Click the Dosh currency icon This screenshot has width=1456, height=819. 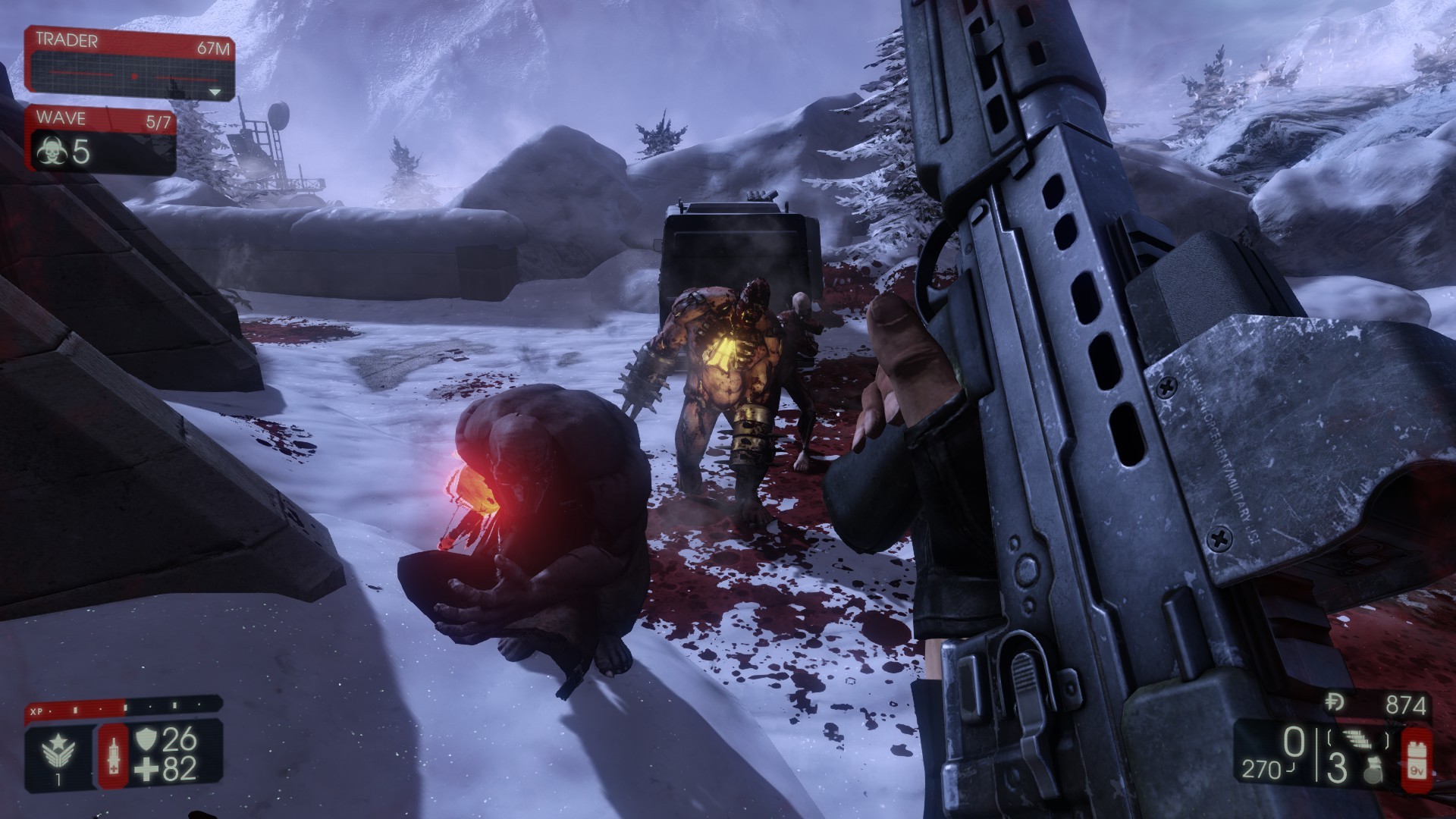[x=1335, y=703]
